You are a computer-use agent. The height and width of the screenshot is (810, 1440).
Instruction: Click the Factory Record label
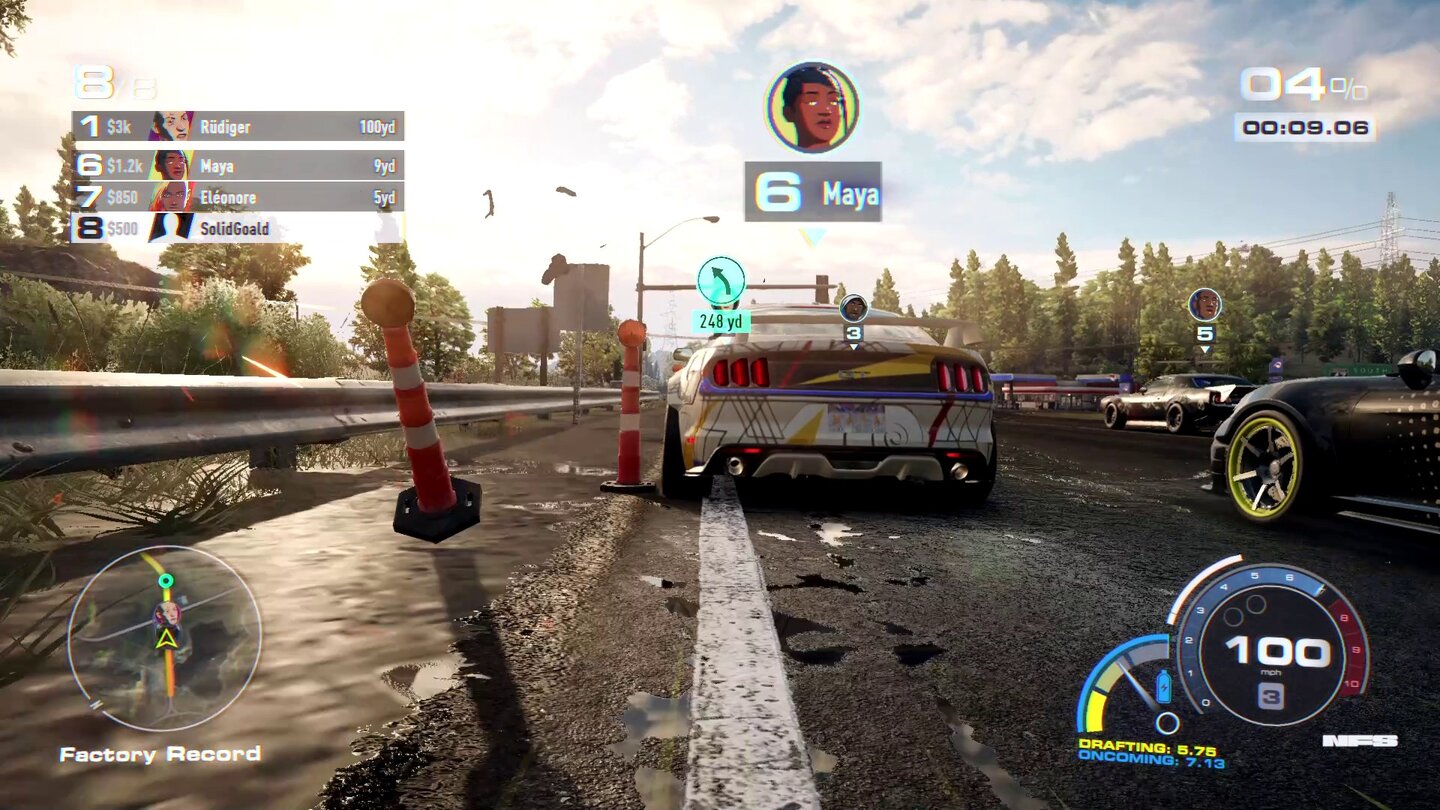[x=160, y=754]
